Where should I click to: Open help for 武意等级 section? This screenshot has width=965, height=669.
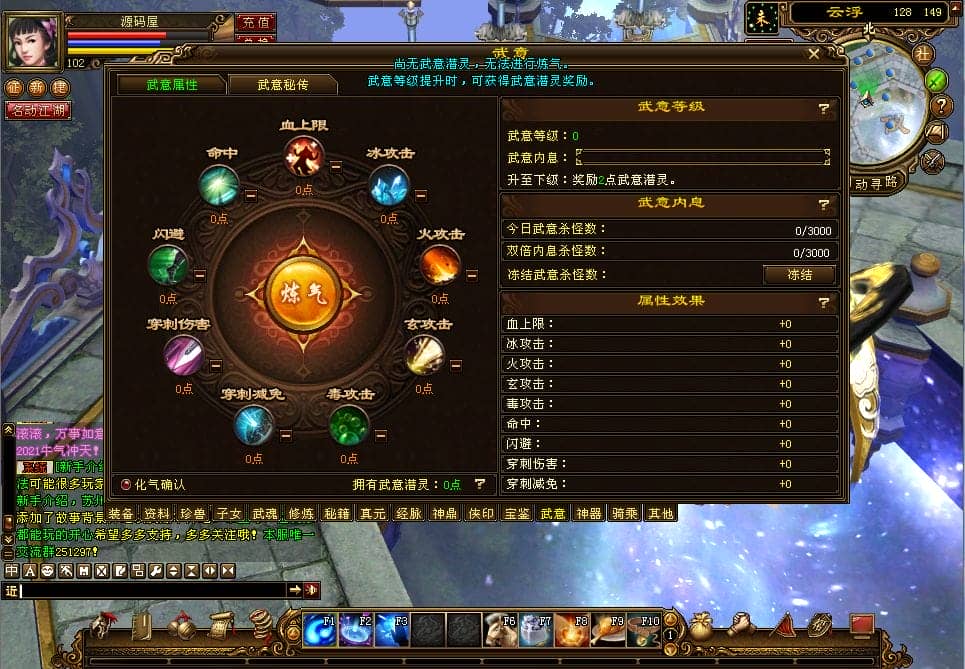824,108
